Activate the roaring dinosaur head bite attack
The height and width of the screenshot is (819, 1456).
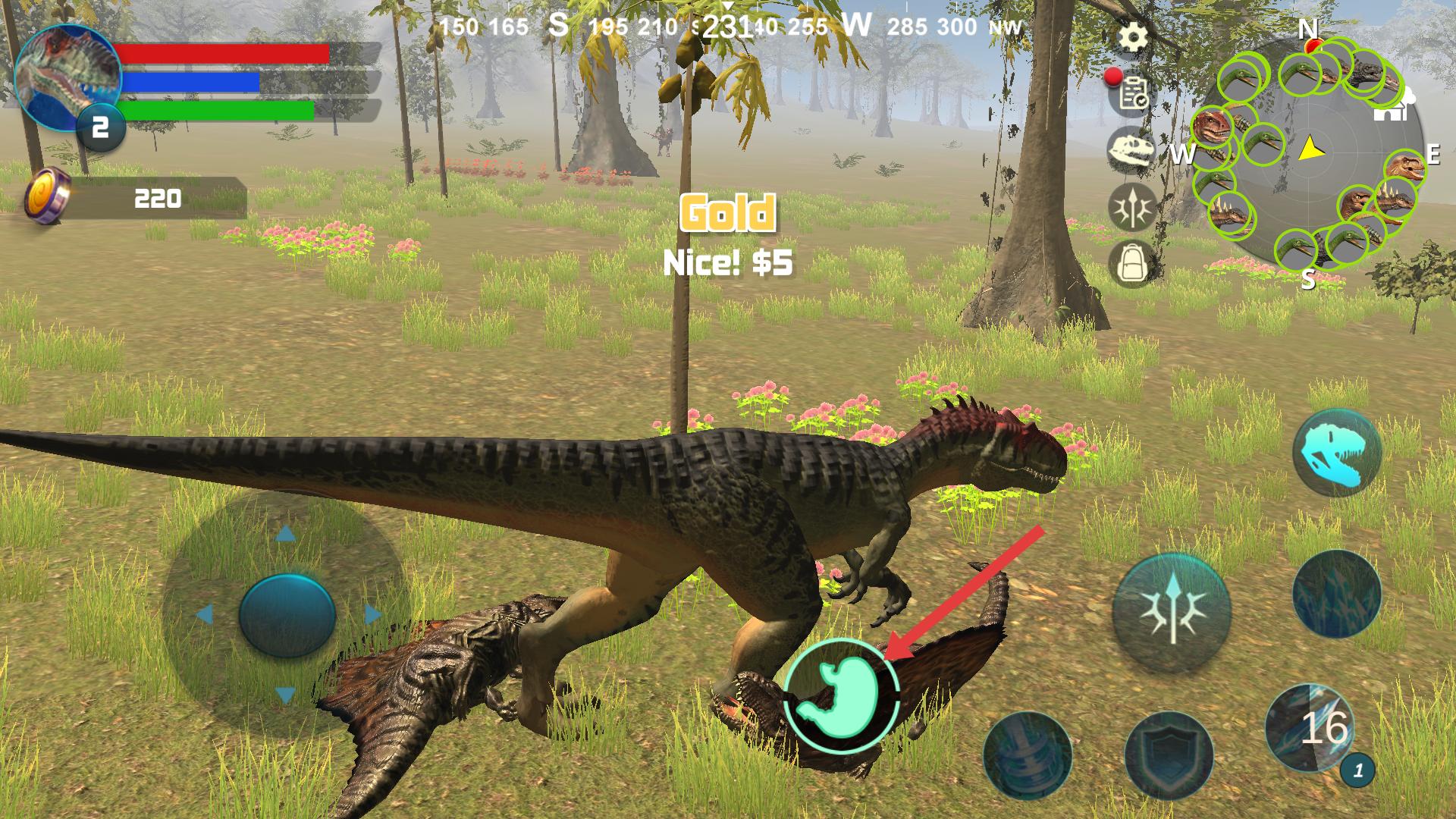1337,452
